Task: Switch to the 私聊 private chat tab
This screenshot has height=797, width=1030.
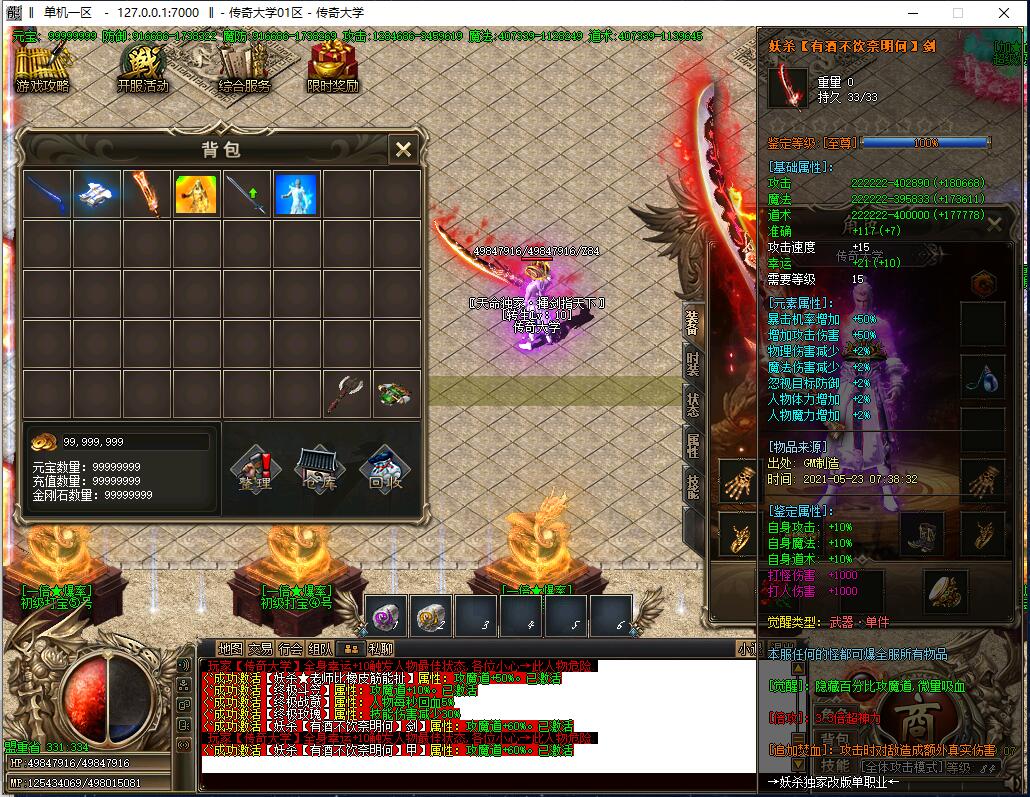Action: [380, 648]
